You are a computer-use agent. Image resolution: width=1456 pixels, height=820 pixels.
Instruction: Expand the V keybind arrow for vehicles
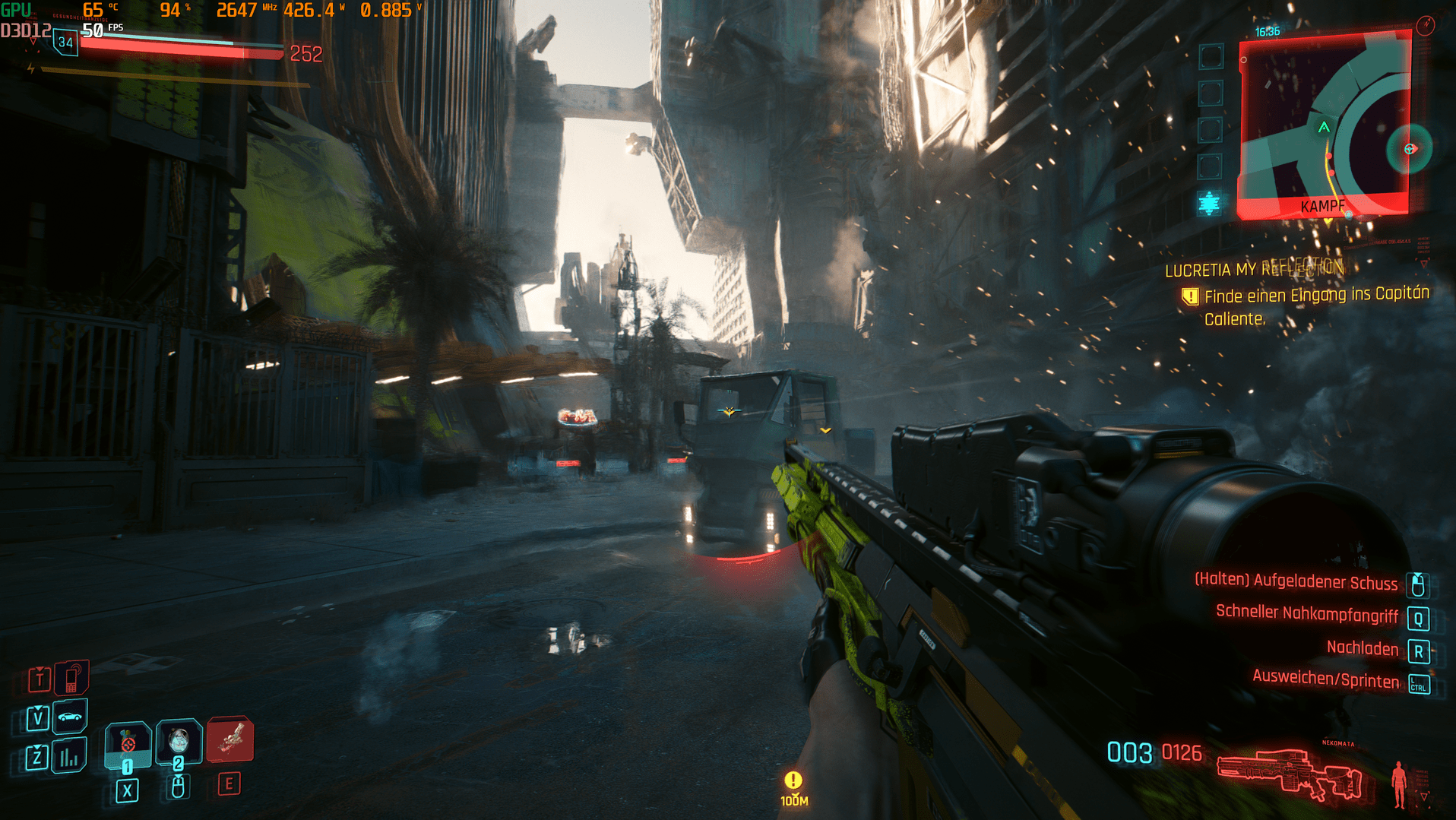pos(38,708)
